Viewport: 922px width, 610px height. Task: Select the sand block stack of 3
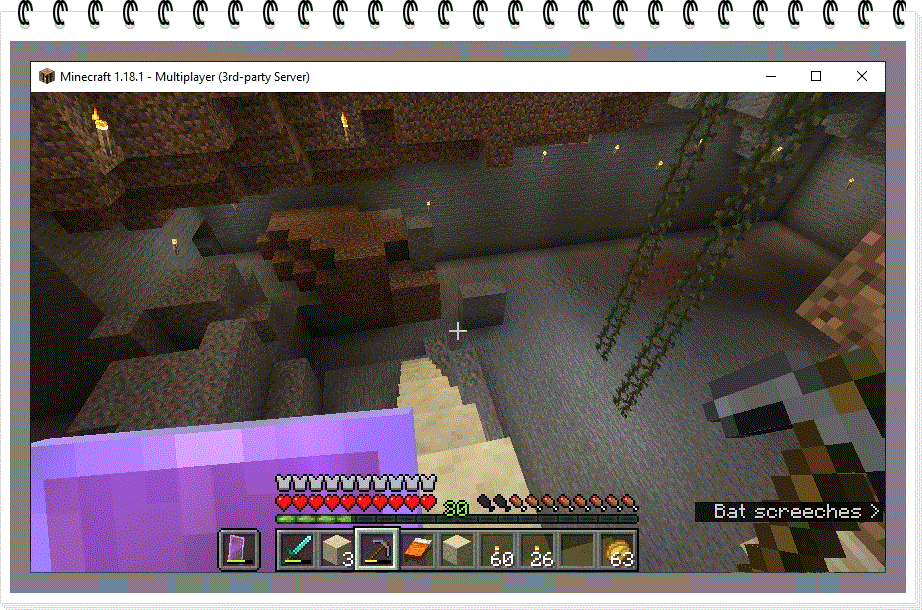337,550
